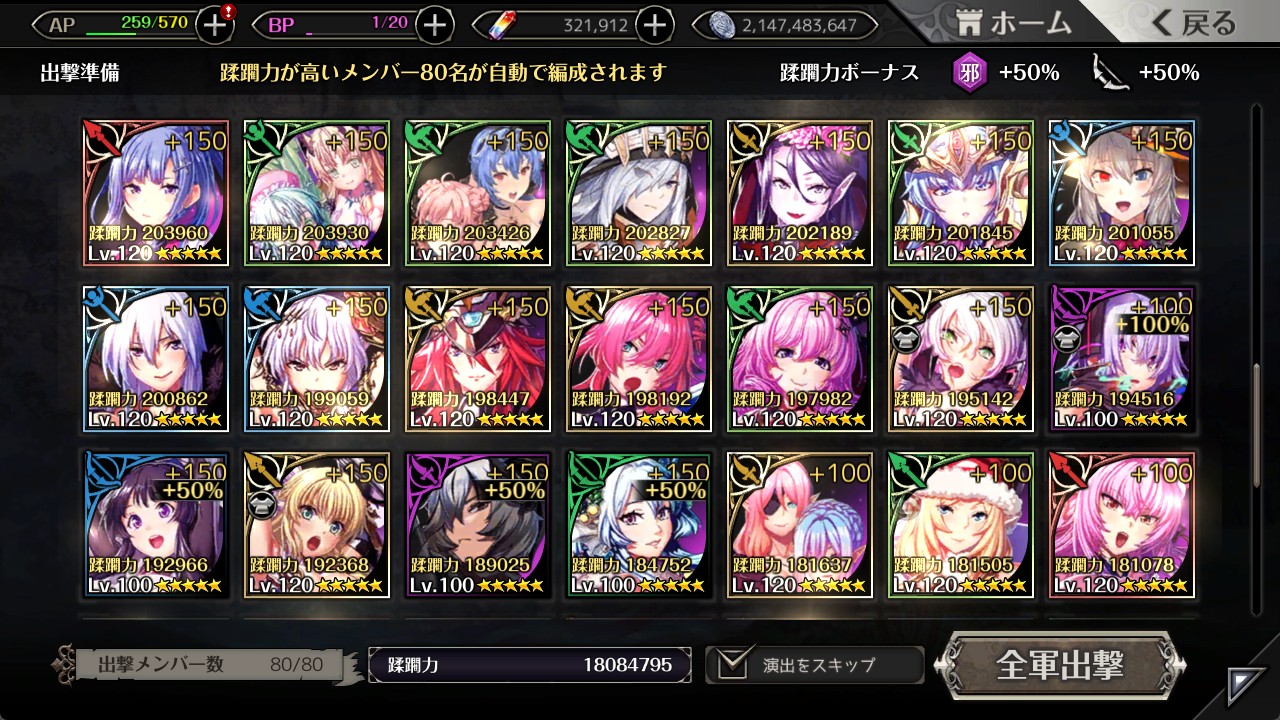This screenshot has width=1280, height=720.
Task: Open the unit with 蹂躙力 184752
Action: point(638,525)
